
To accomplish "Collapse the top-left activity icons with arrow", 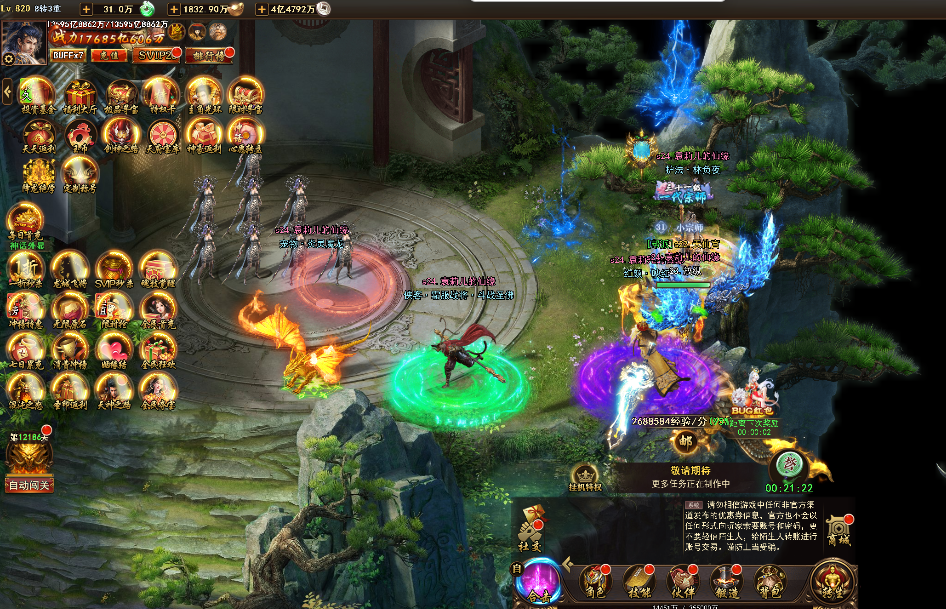I will [7, 93].
